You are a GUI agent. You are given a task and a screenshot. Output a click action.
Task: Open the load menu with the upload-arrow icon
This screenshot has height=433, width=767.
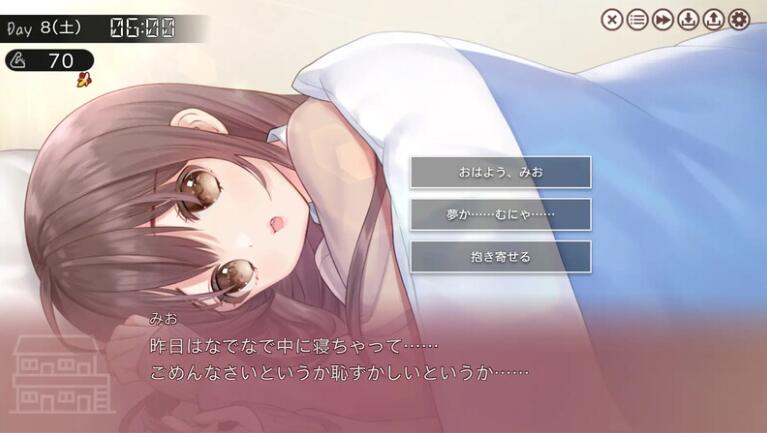tap(713, 19)
